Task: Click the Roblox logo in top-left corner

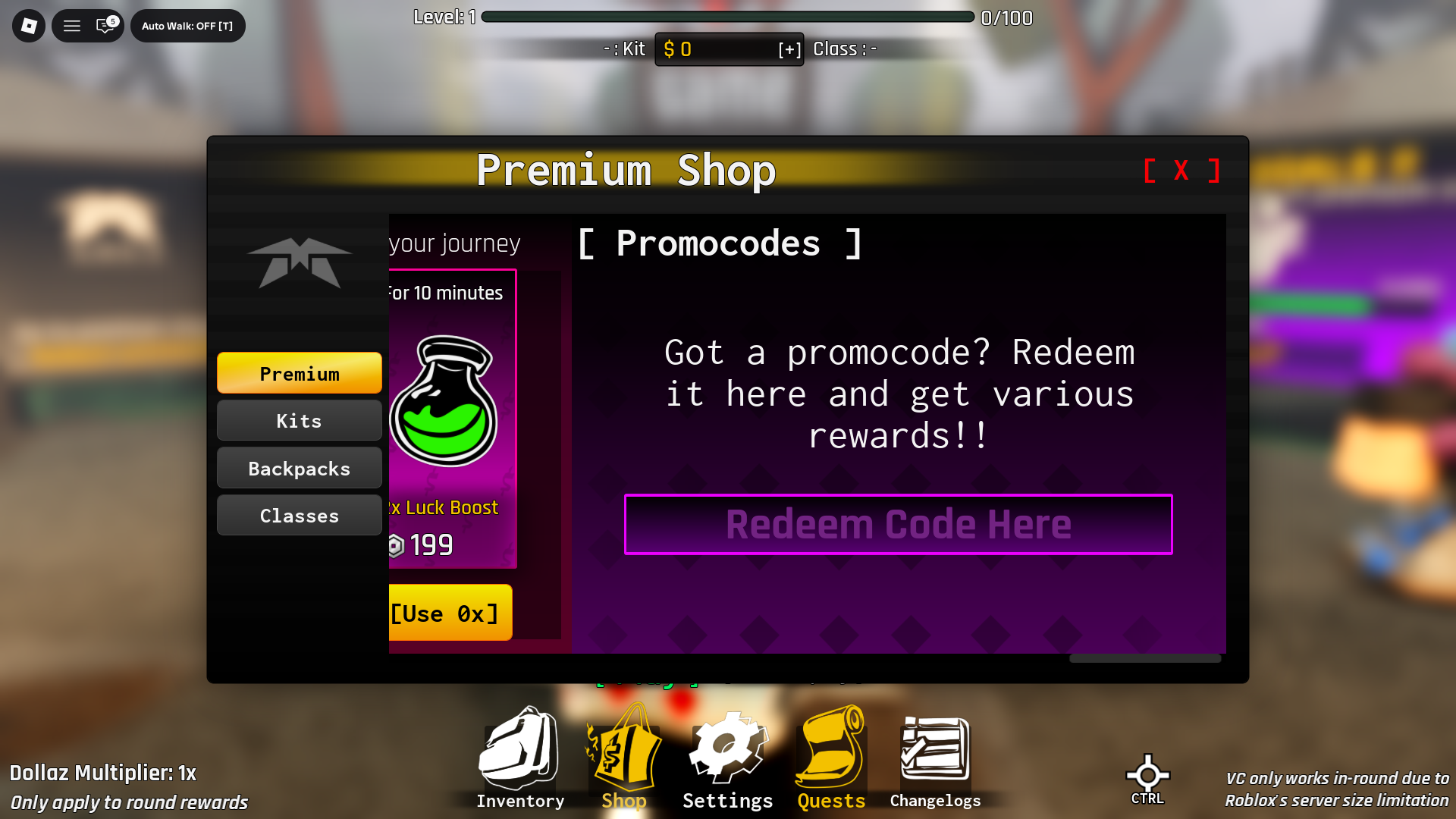Action: (x=28, y=25)
